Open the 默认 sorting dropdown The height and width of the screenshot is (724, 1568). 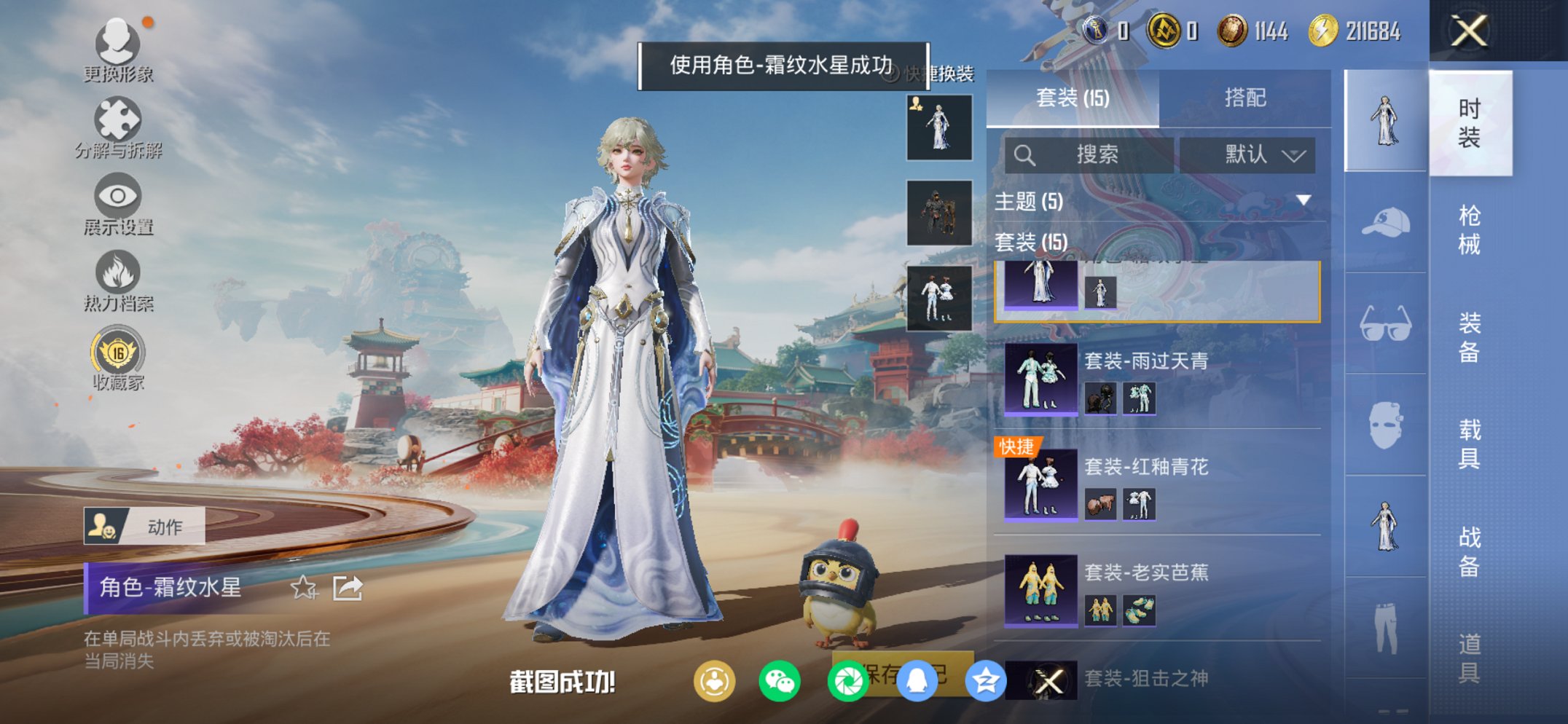tap(1253, 154)
